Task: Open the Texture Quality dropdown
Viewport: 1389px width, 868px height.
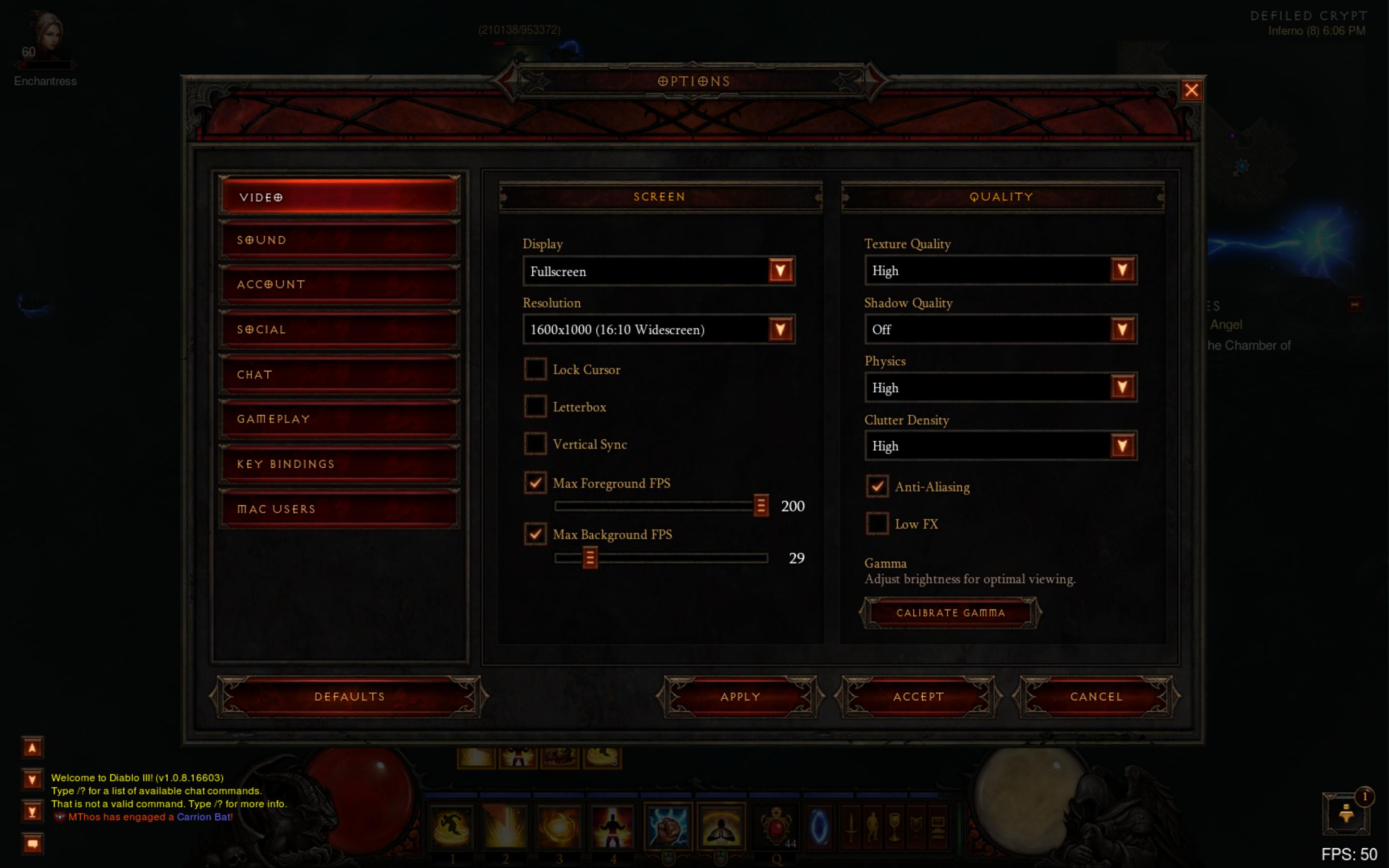Action: pos(1121,271)
